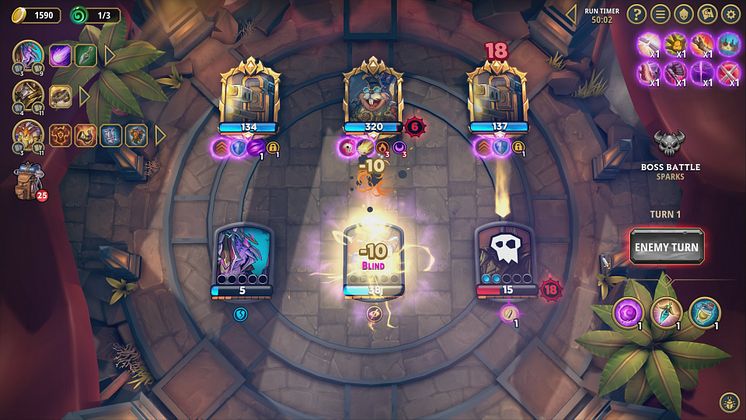Viewport: 746px width, 420px height.
Task: Click the purple comet ability icon
Action: [x=59, y=56]
